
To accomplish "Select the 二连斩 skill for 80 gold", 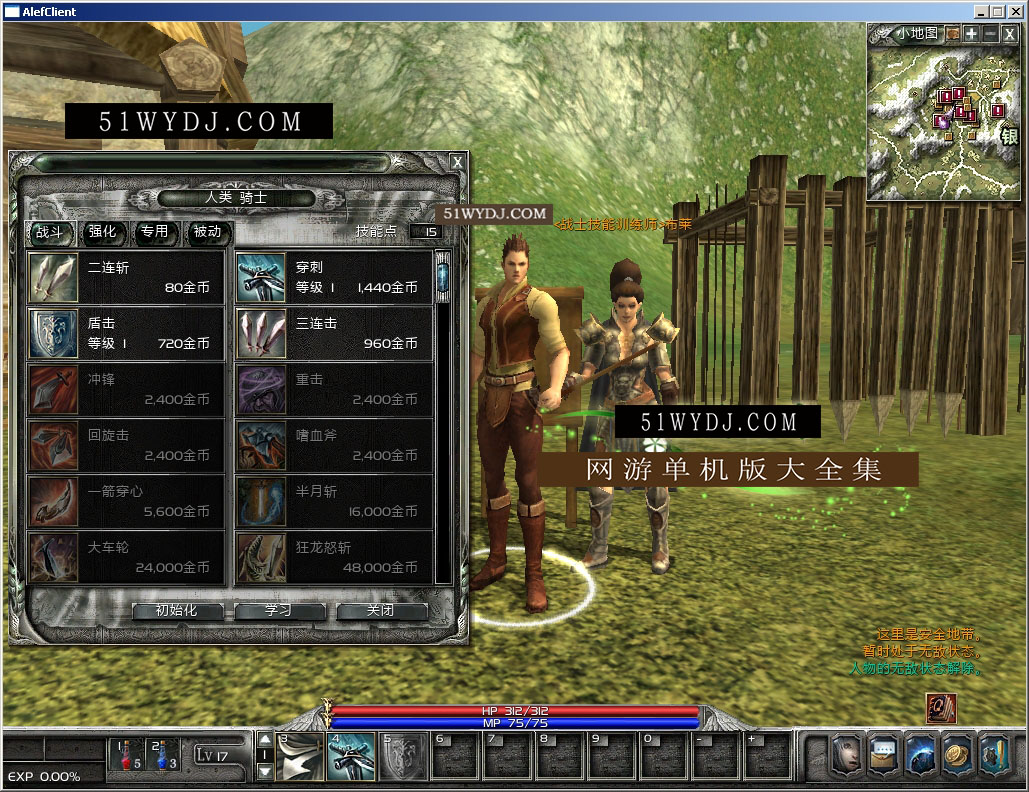I will (x=125, y=278).
